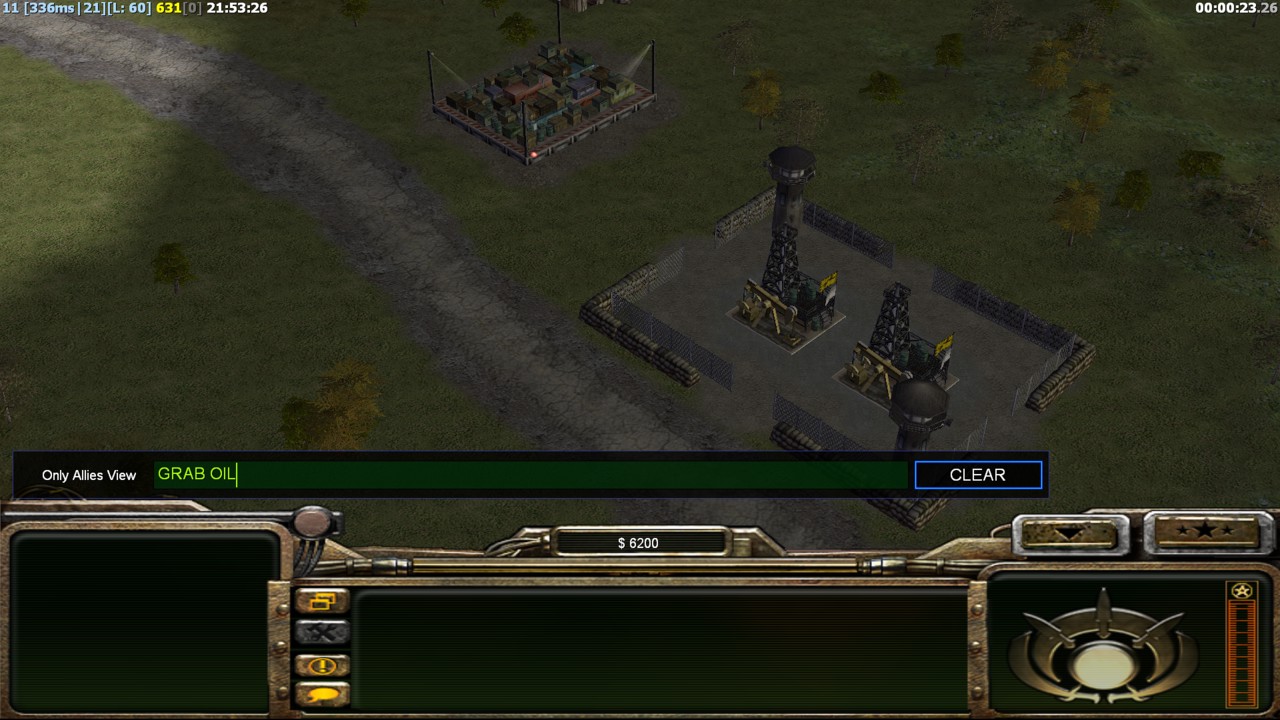The image size is (1280, 720).
Task: Clear the chat message with CLEAR button
Action: pos(978,475)
